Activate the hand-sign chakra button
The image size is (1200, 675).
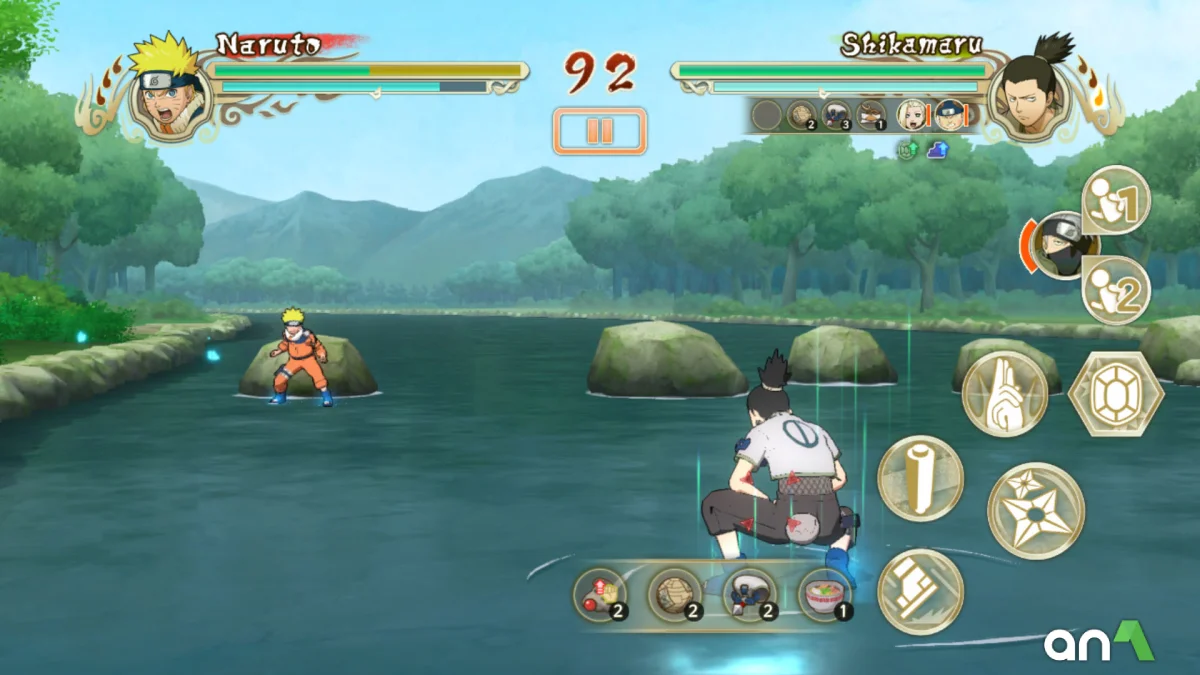coord(1004,393)
